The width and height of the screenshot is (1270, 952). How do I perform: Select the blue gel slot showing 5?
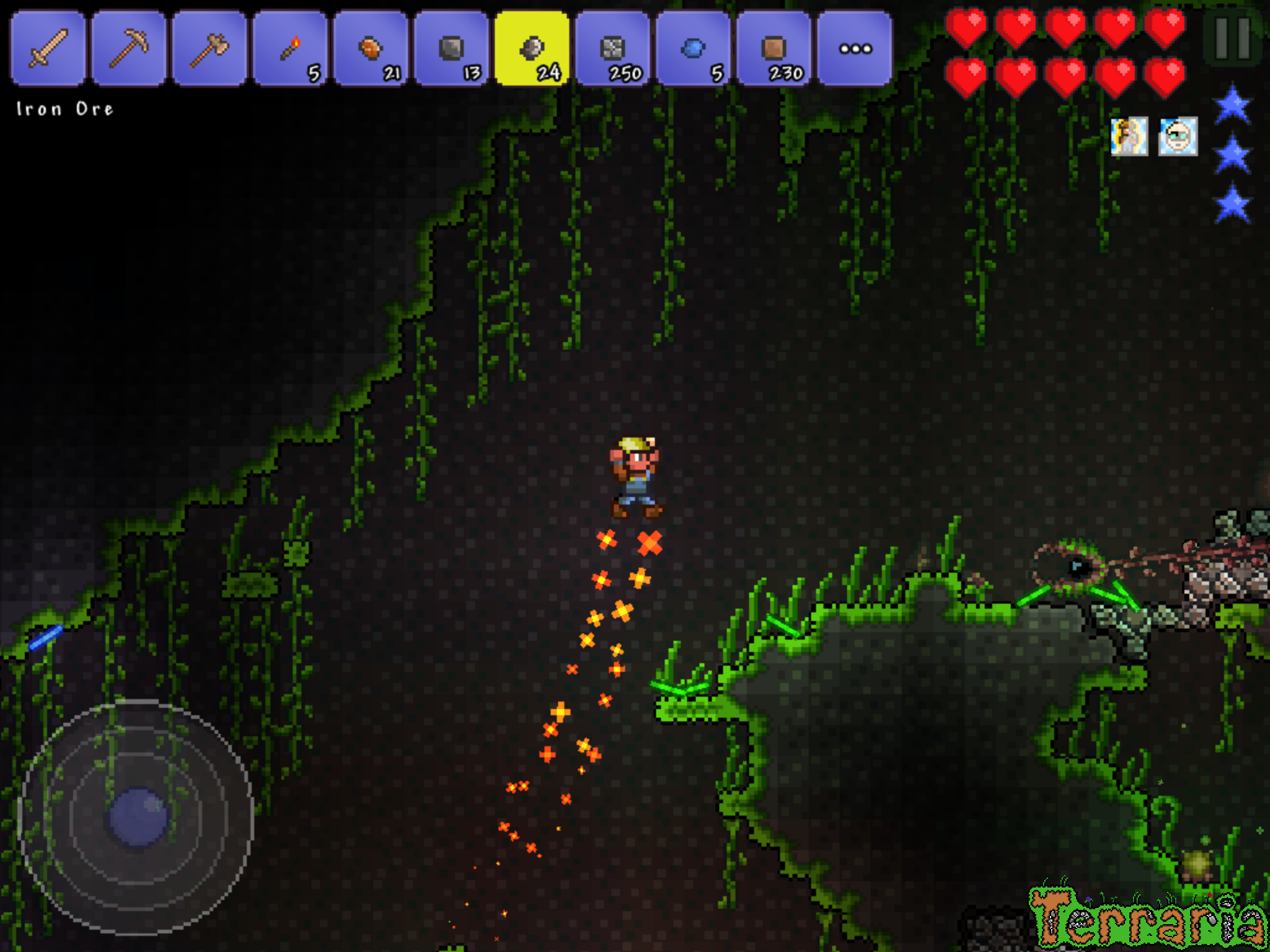coord(696,46)
